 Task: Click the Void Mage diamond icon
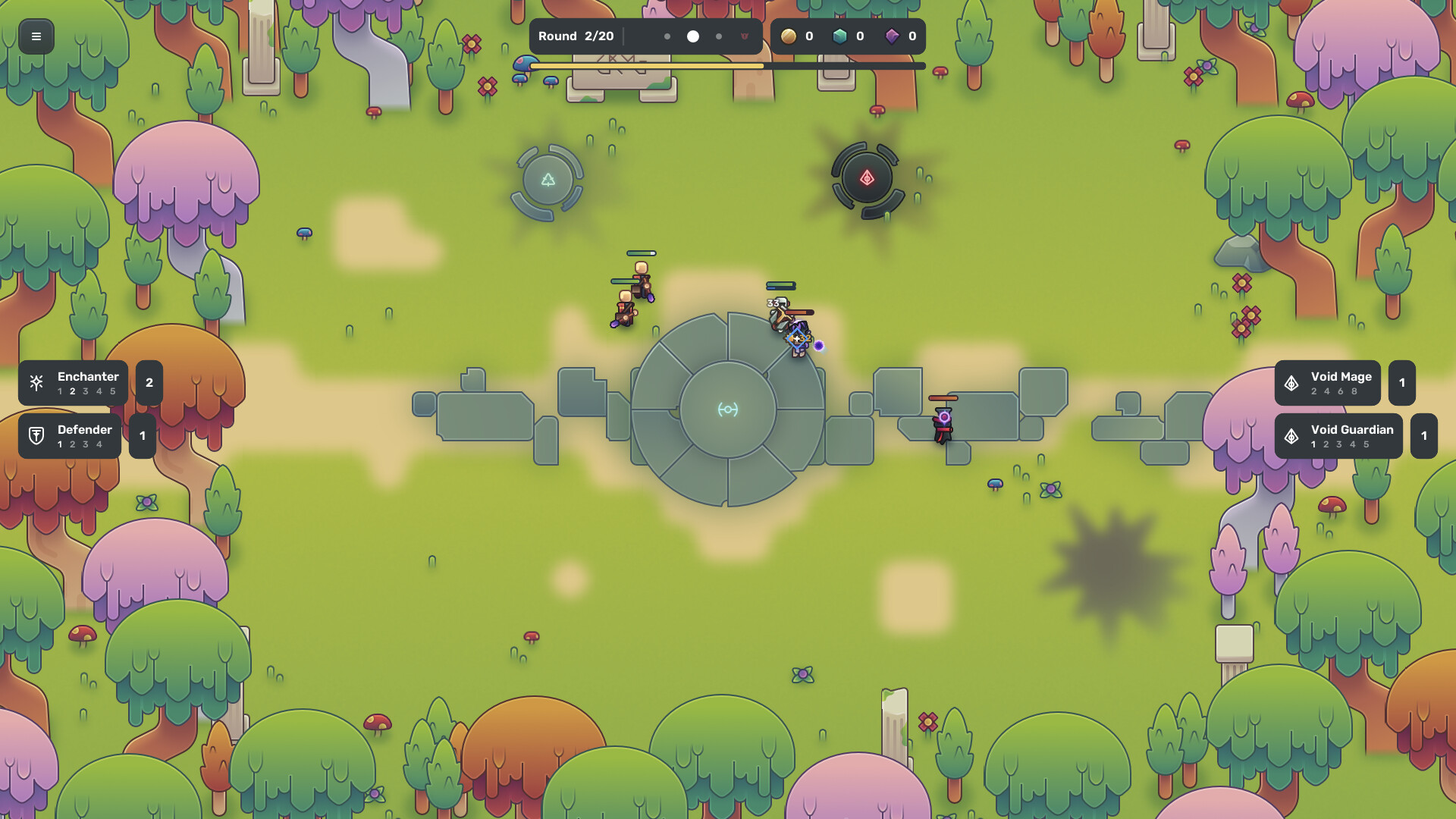[1293, 382]
